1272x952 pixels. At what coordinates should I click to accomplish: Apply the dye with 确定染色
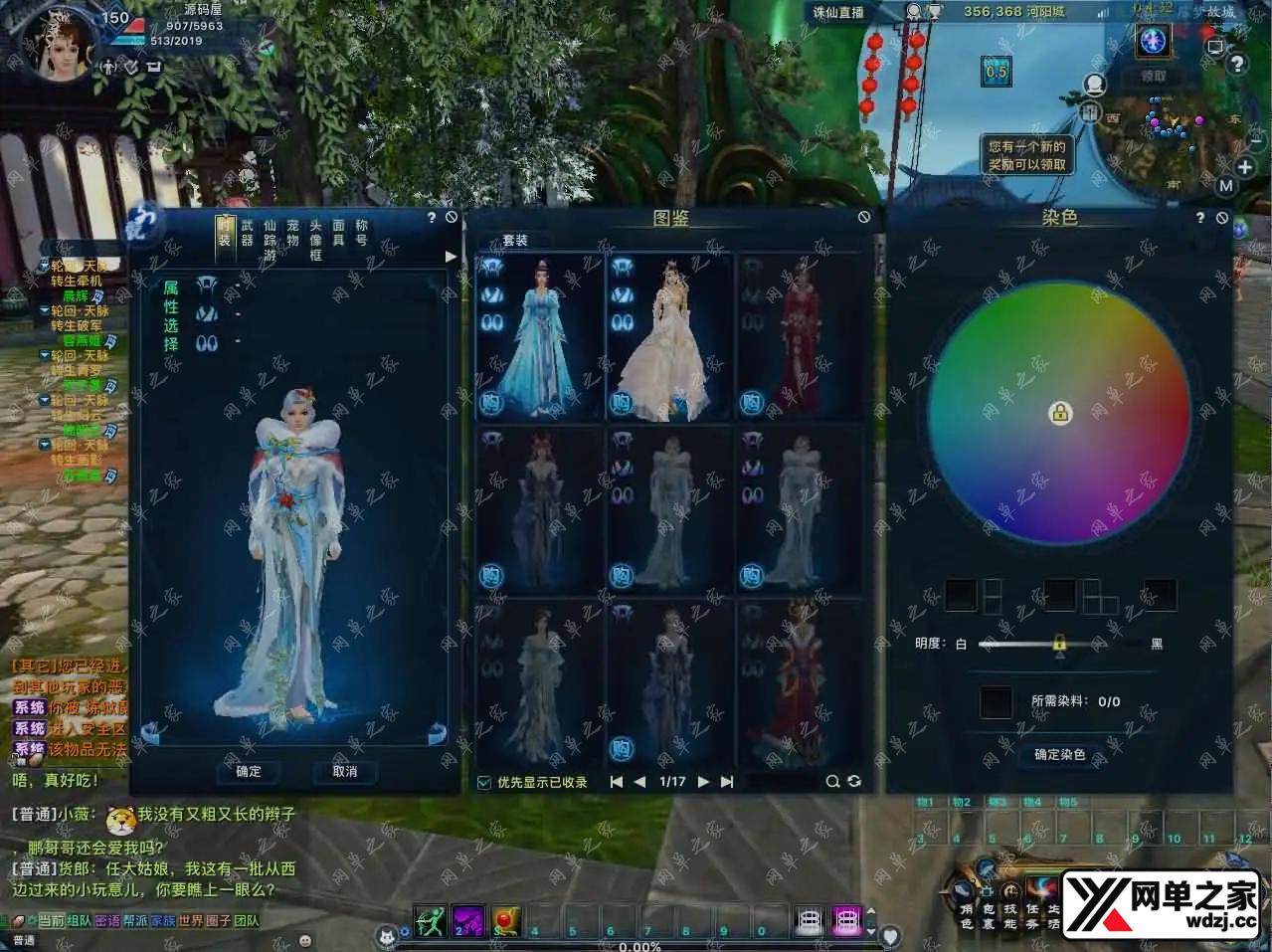tap(1059, 755)
